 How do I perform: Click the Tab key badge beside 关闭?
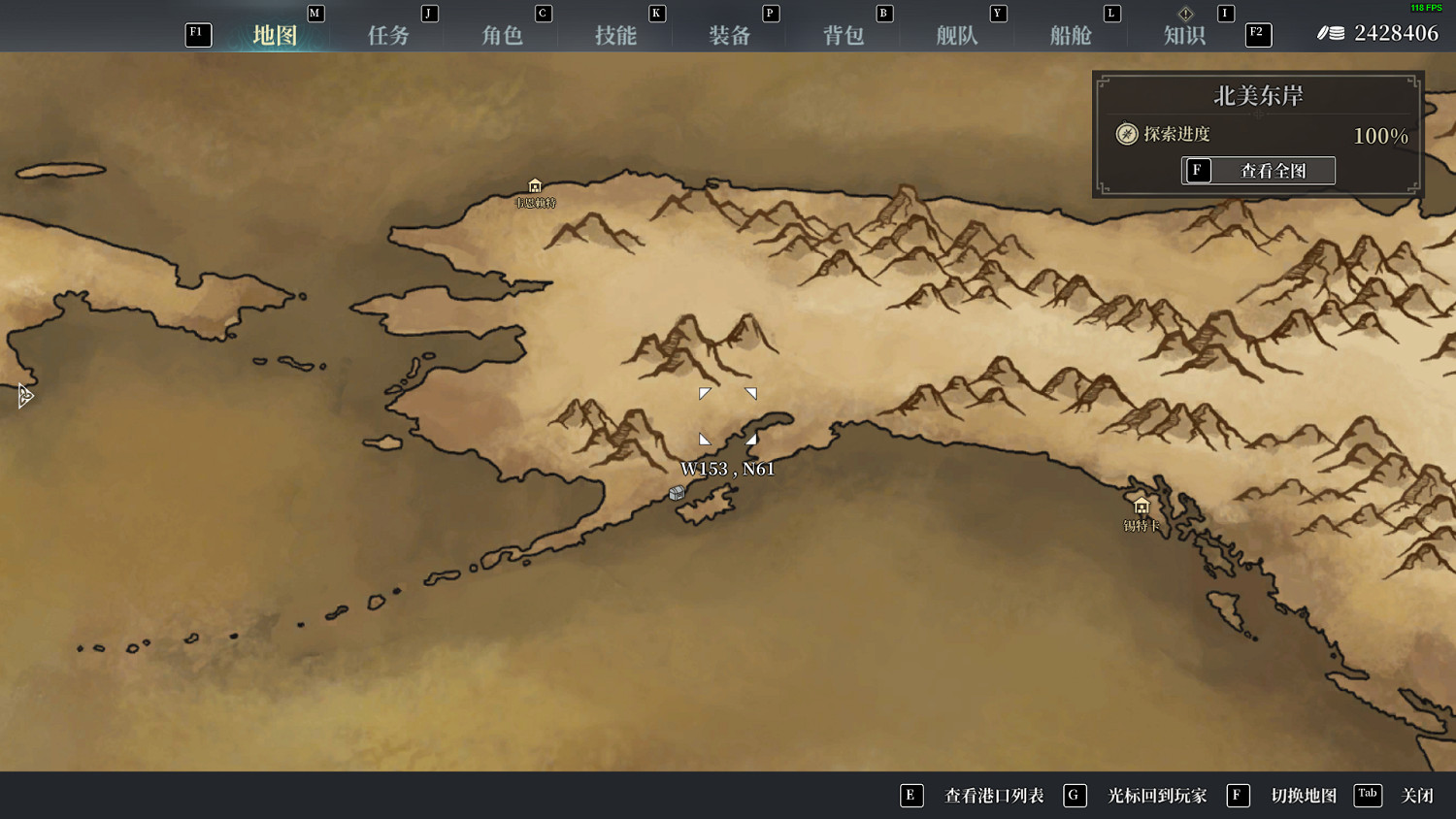coord(1368,794)
